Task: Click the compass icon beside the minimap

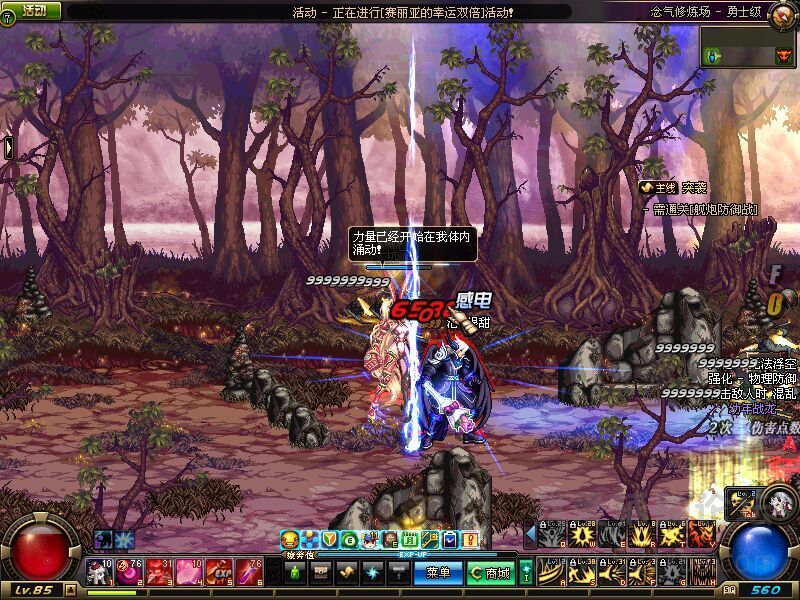Action: [x=783, y=14]
